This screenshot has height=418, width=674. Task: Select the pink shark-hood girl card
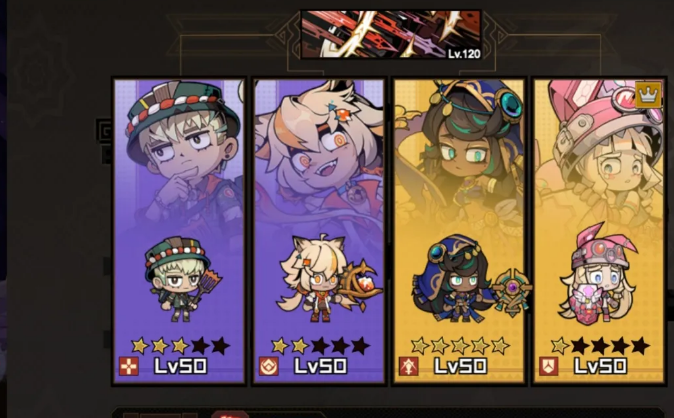coord(598,231)
